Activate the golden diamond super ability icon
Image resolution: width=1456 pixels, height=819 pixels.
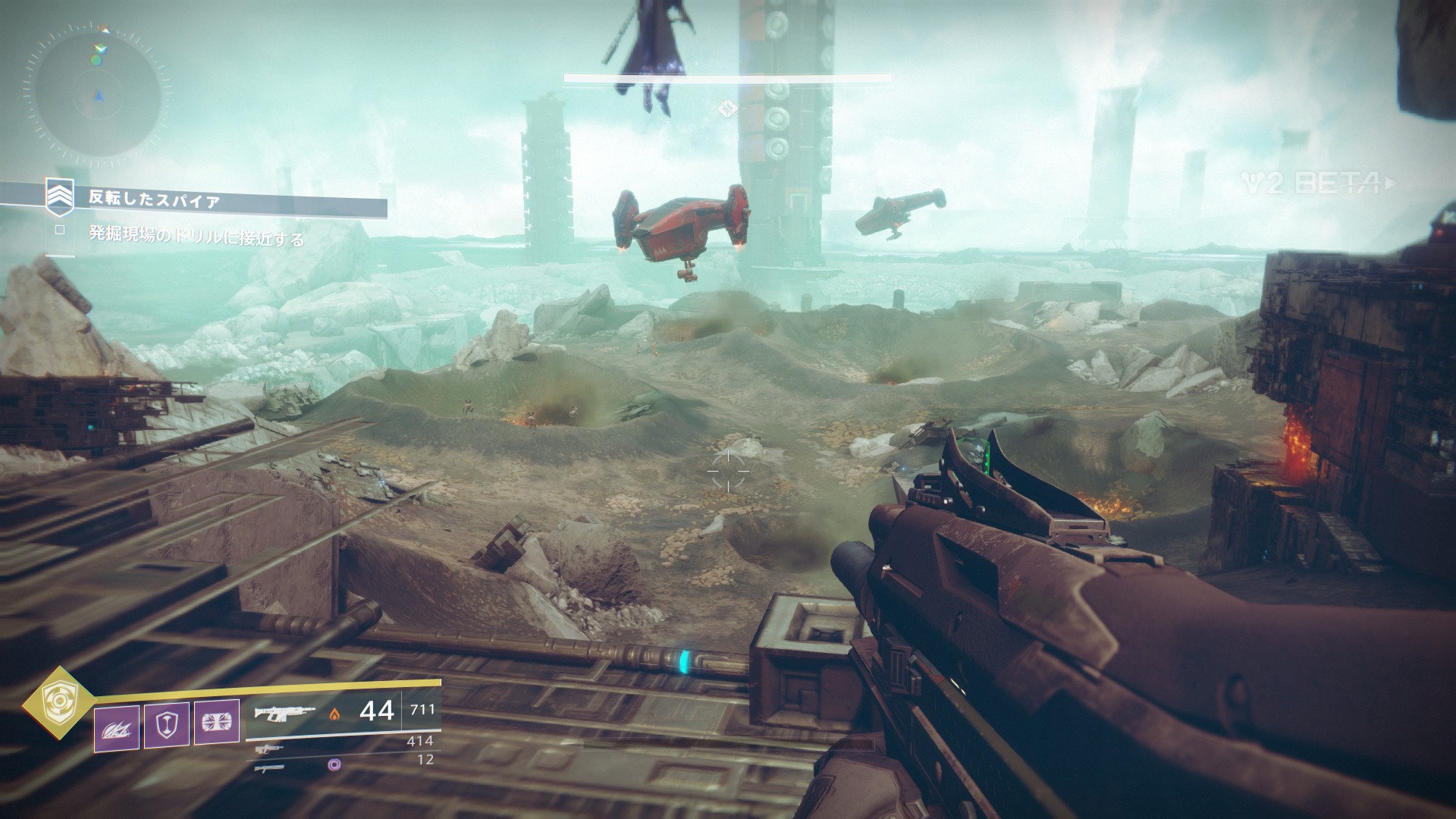pyautogui.click(x=55, y=701)
